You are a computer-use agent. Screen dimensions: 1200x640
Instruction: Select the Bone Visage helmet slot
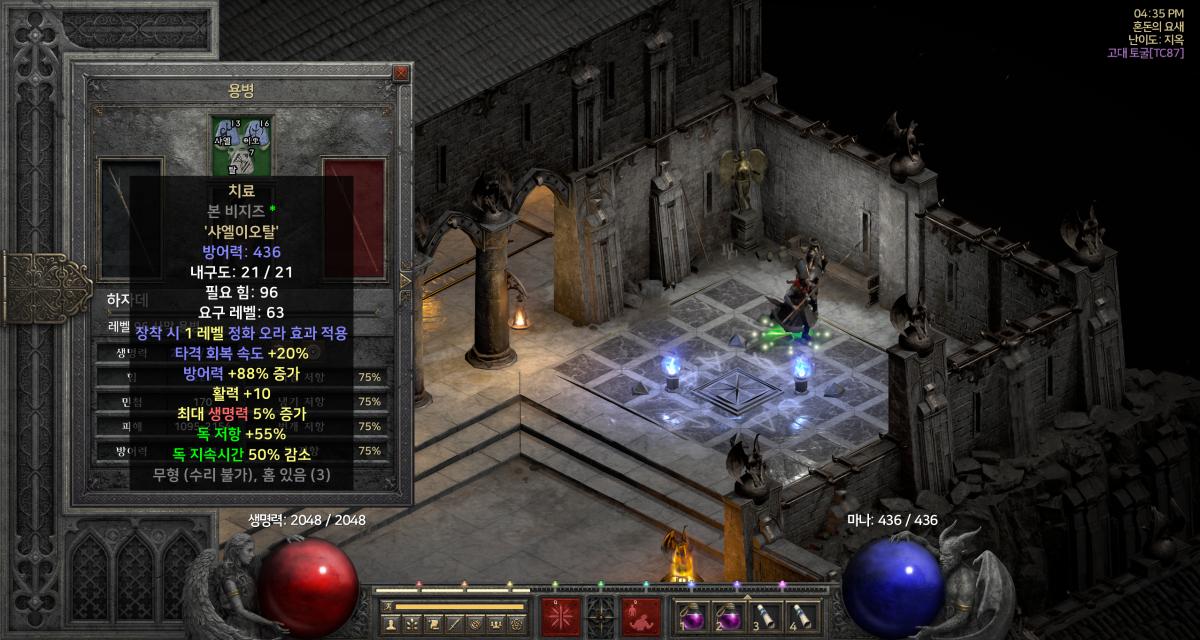[240, 146]
